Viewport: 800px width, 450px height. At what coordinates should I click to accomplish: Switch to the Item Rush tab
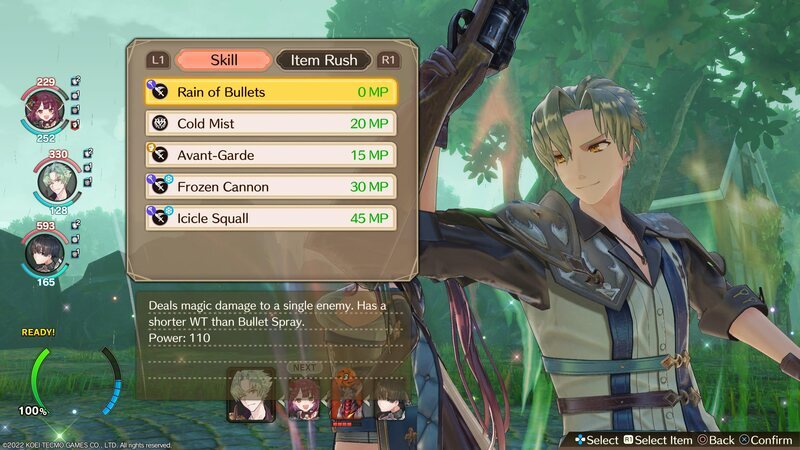[324, 60]
